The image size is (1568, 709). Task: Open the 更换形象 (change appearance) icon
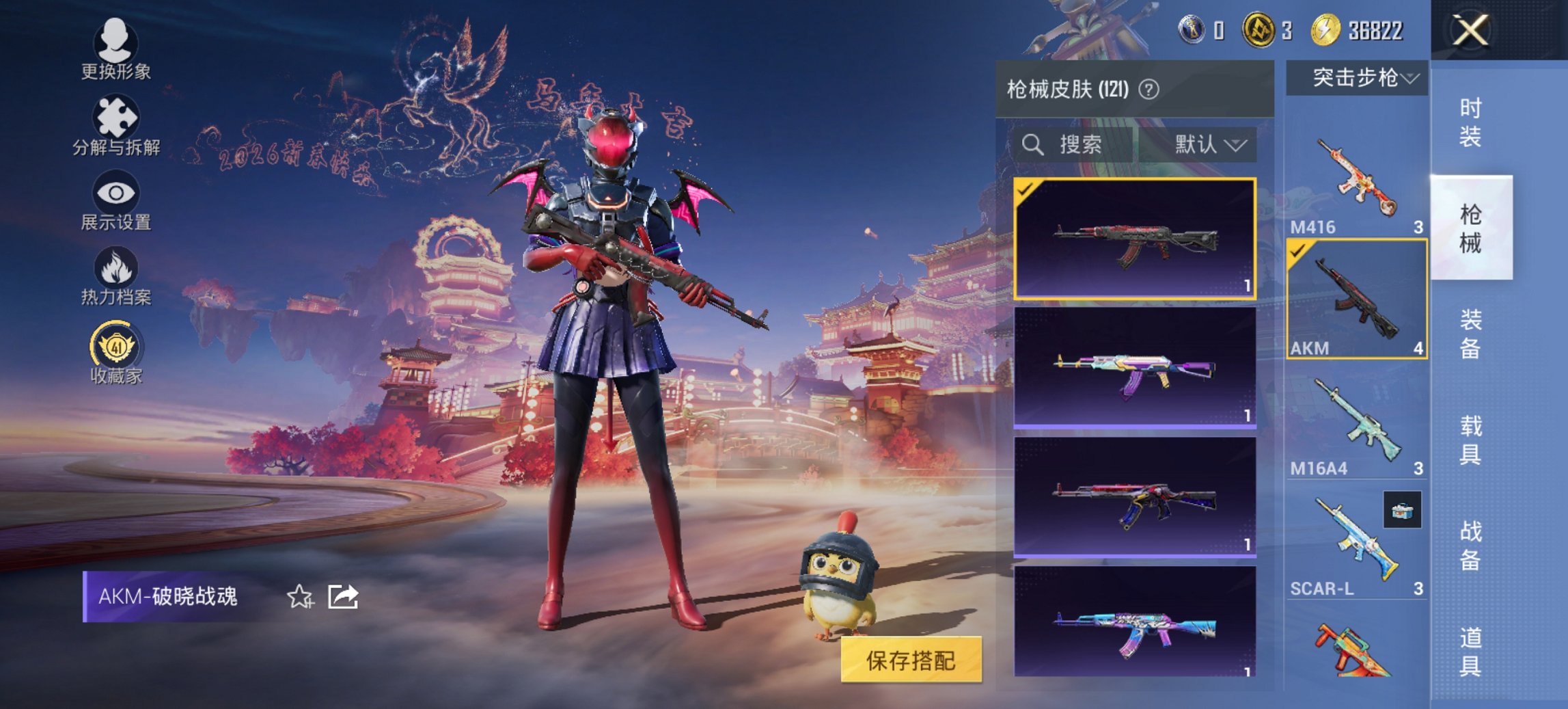116,42
